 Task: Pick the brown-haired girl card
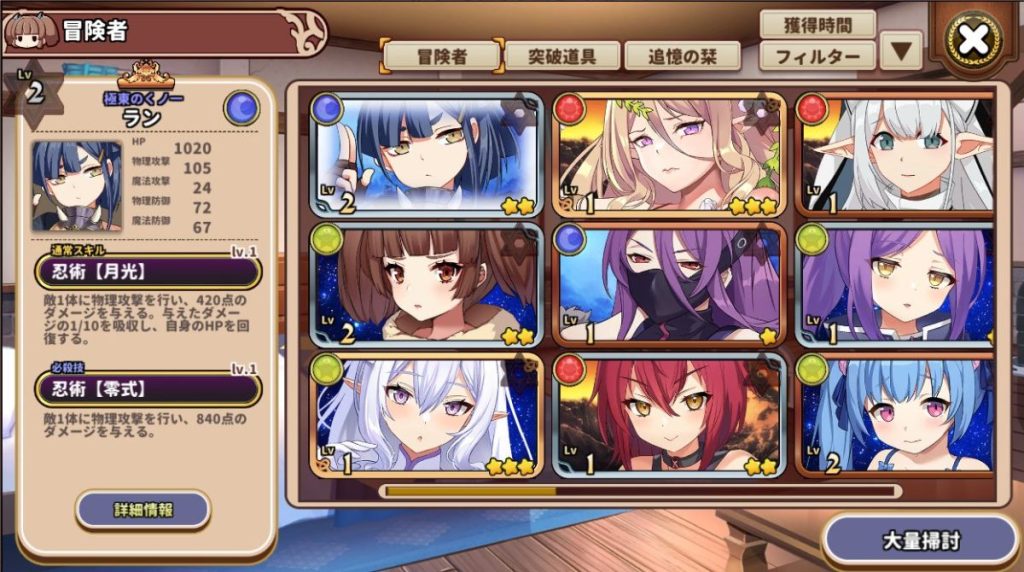(x=428, y=285)
